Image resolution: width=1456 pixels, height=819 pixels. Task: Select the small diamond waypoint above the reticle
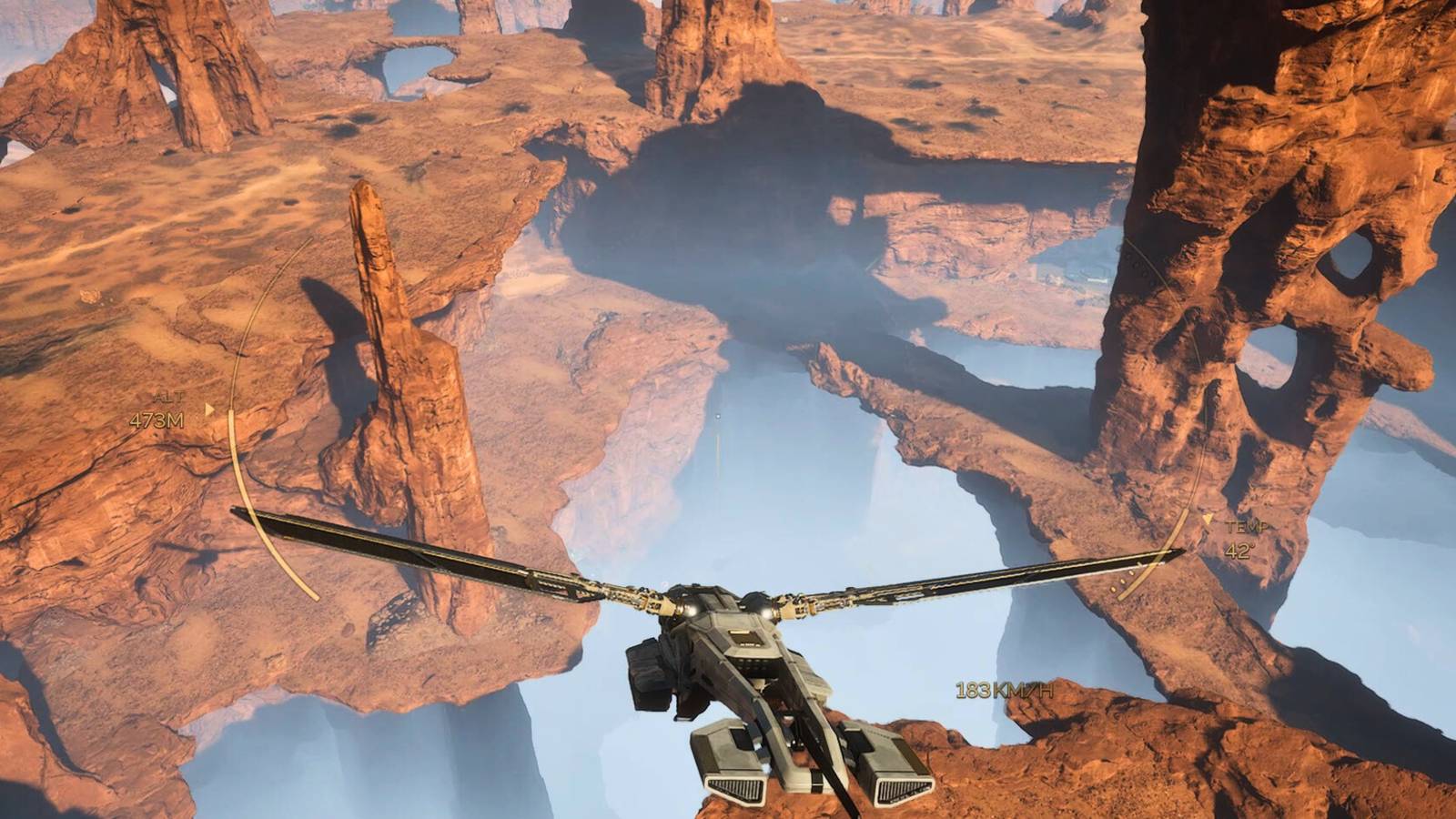coord(720,414)
